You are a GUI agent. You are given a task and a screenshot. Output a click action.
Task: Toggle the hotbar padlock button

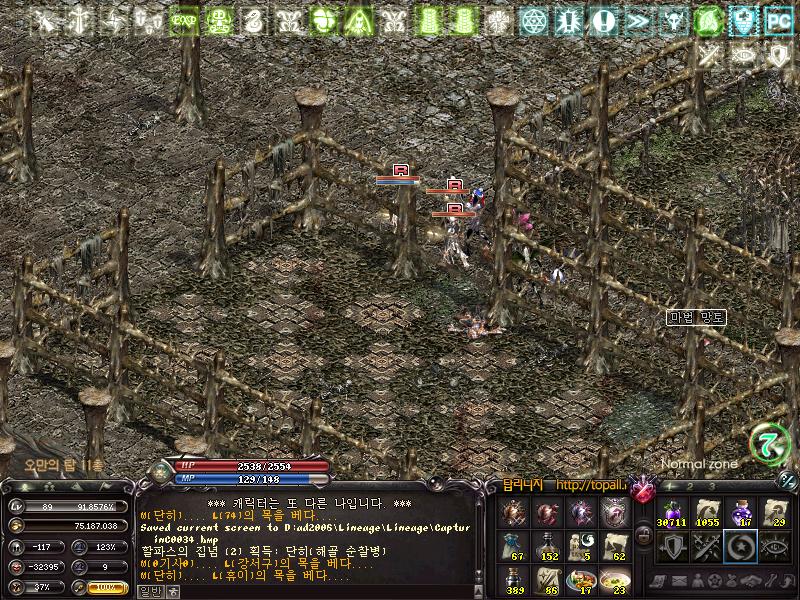pos(643,534)
